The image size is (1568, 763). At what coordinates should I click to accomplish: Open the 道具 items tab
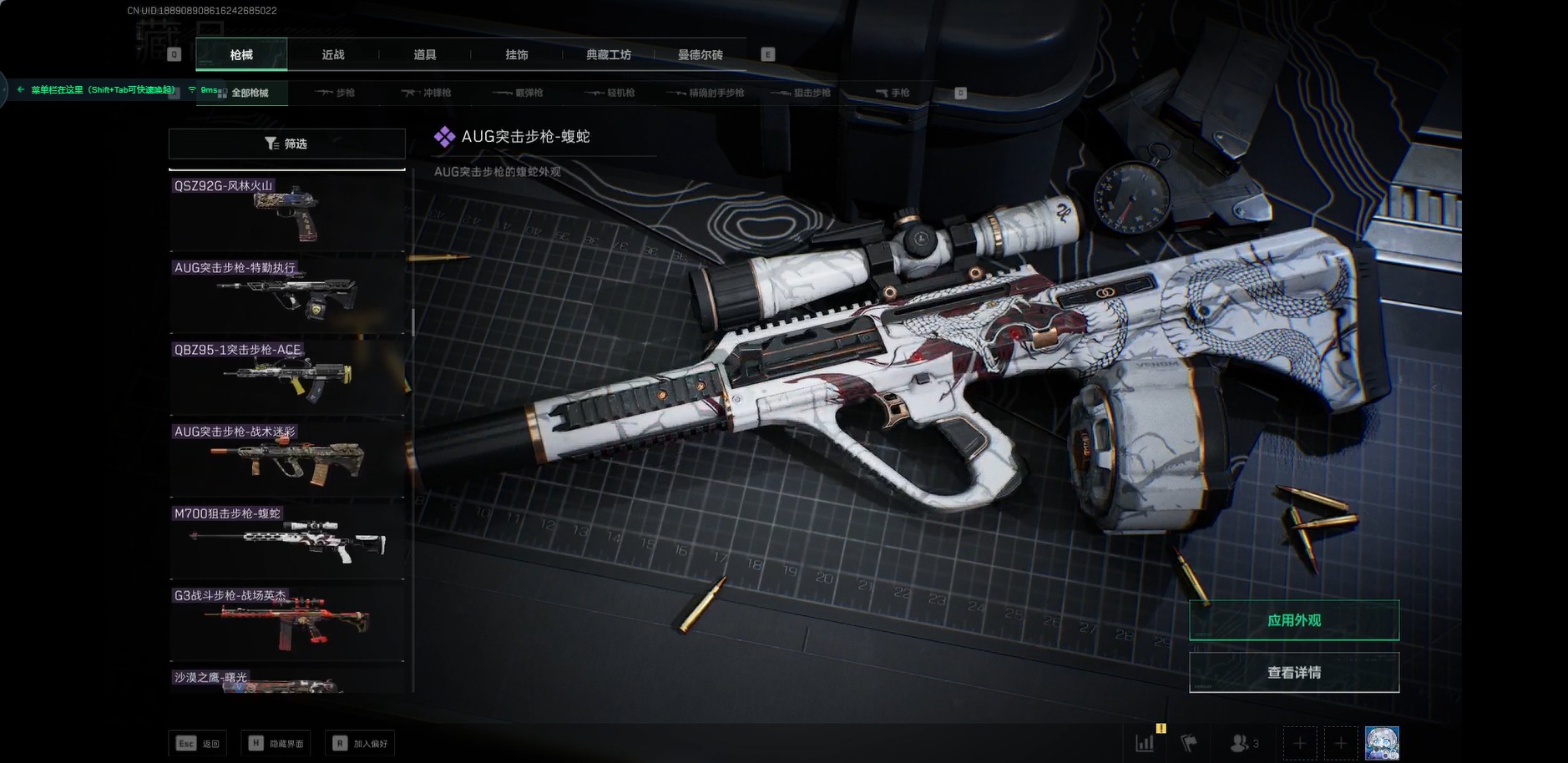425,55
